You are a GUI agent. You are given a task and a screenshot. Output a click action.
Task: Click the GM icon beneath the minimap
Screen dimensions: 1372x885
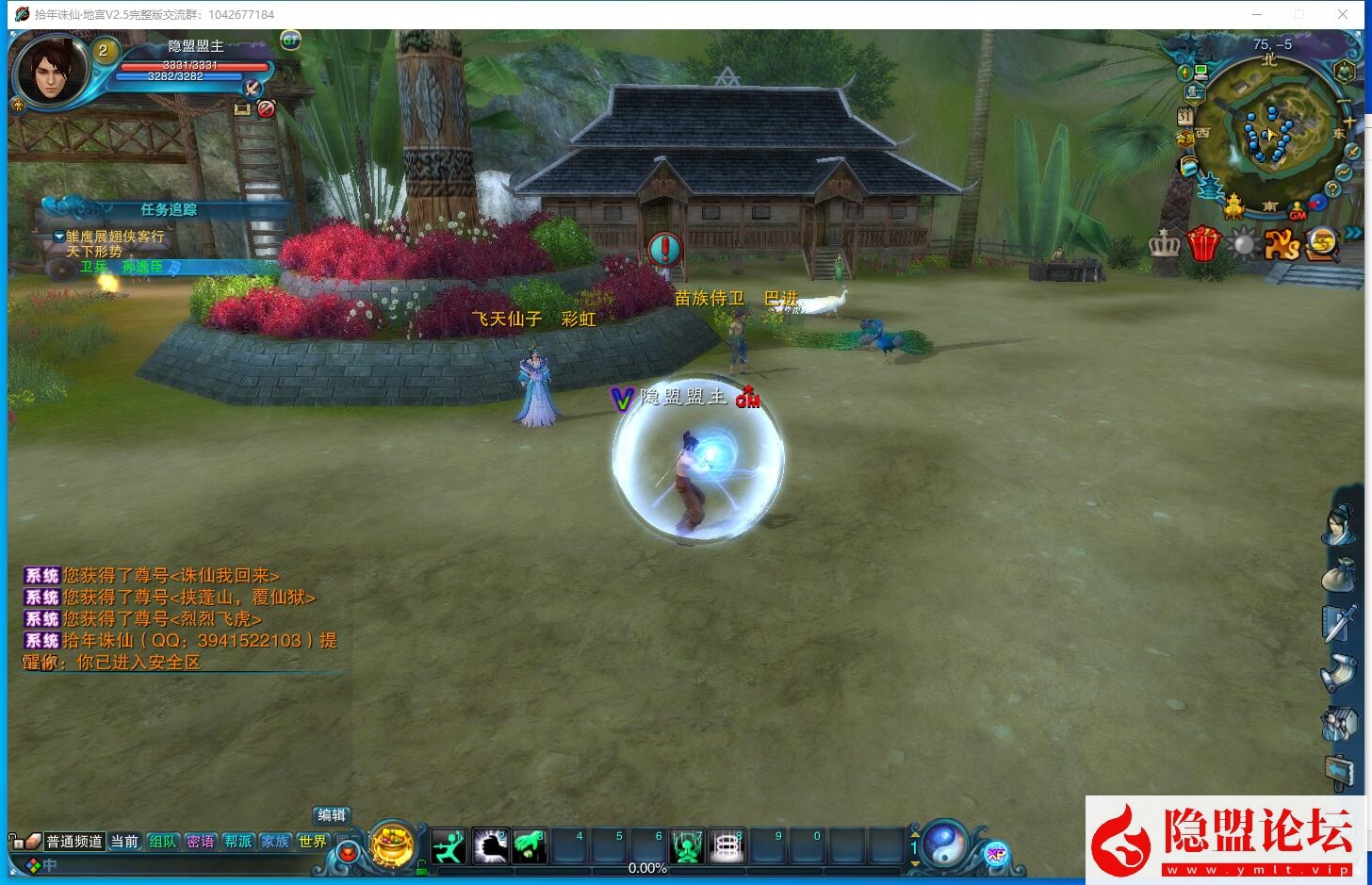pos(1298,214)
